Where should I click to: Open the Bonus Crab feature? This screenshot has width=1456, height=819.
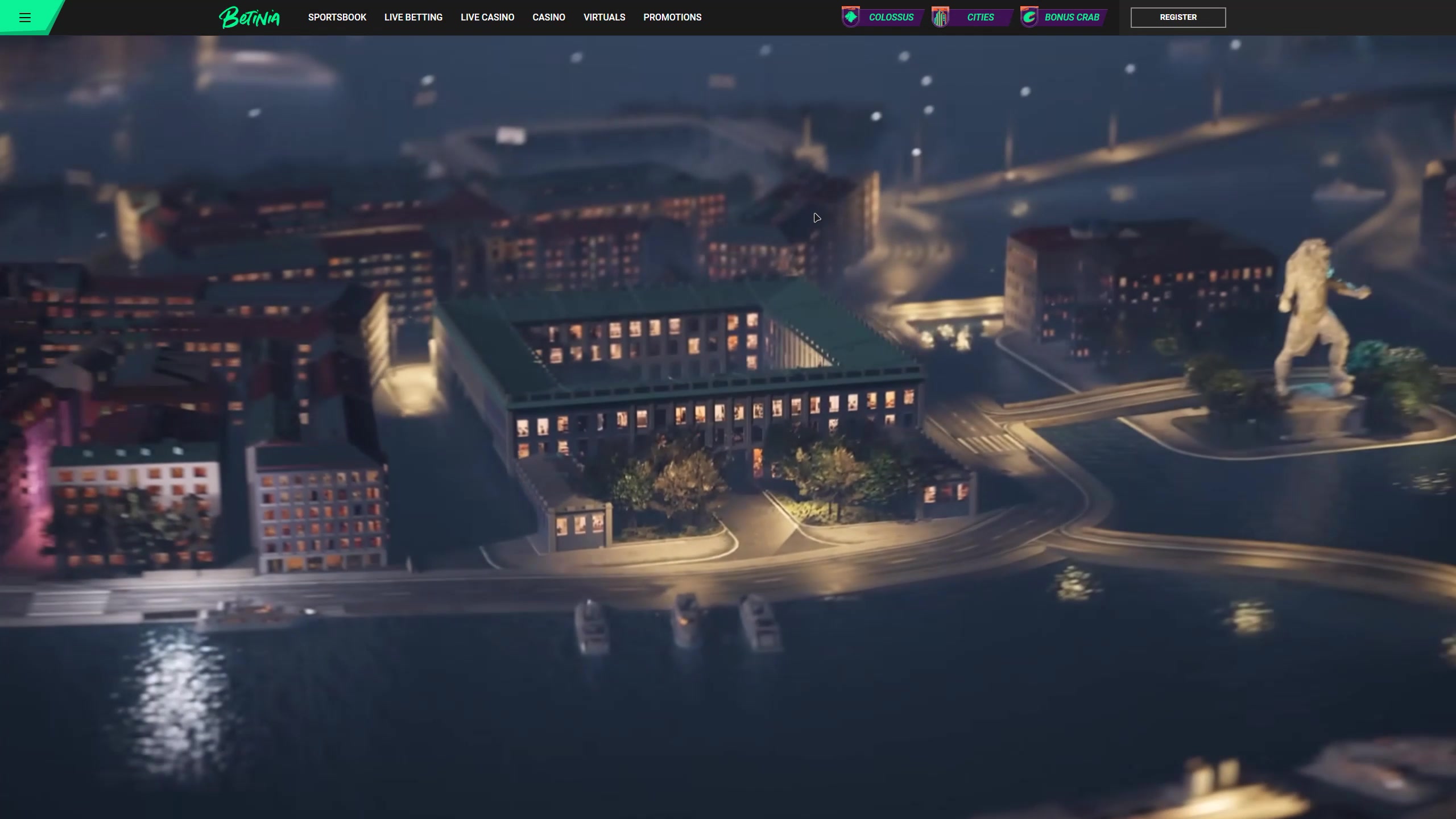[1062, 18]
